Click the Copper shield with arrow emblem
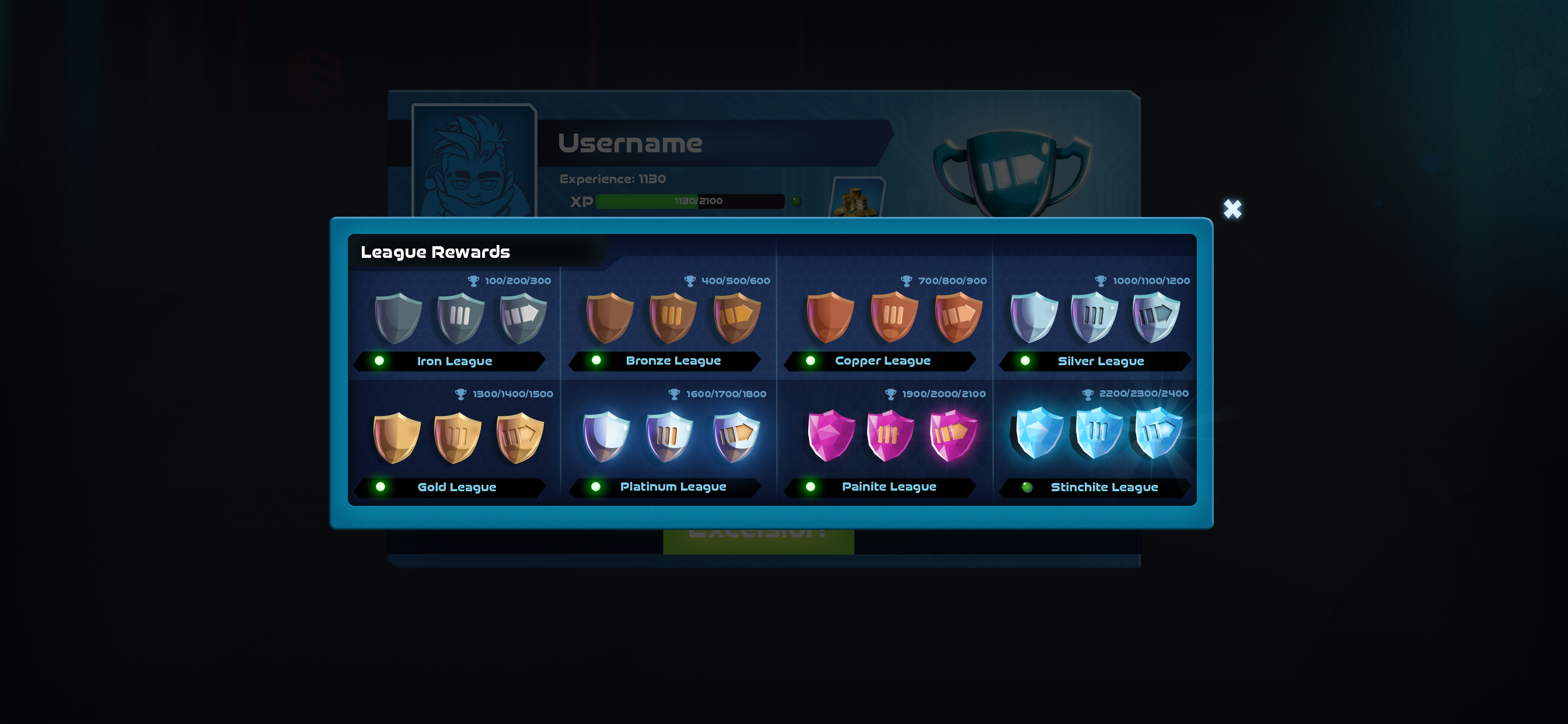 tap(958, 317)
